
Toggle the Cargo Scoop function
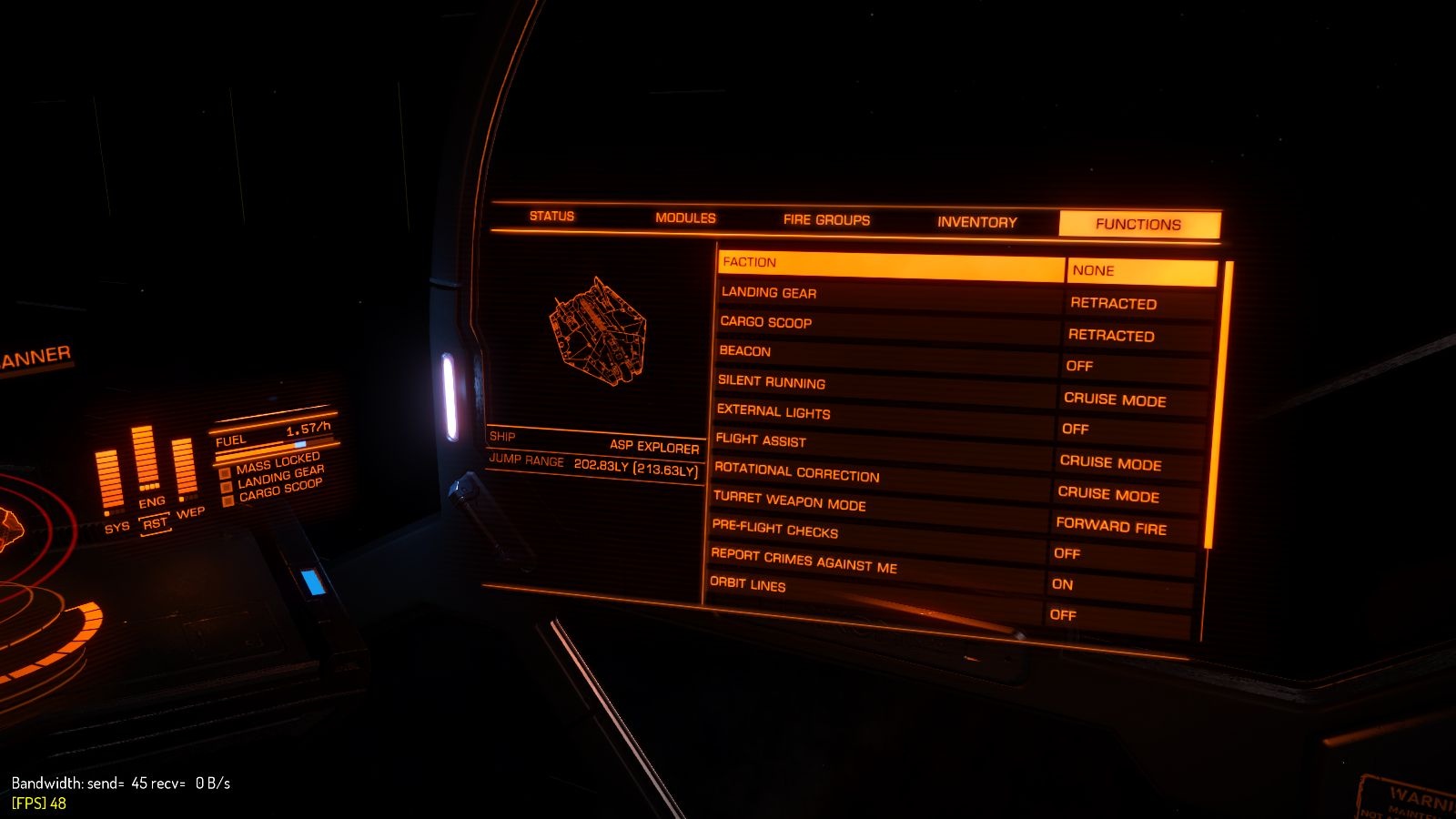click(886, 327)
